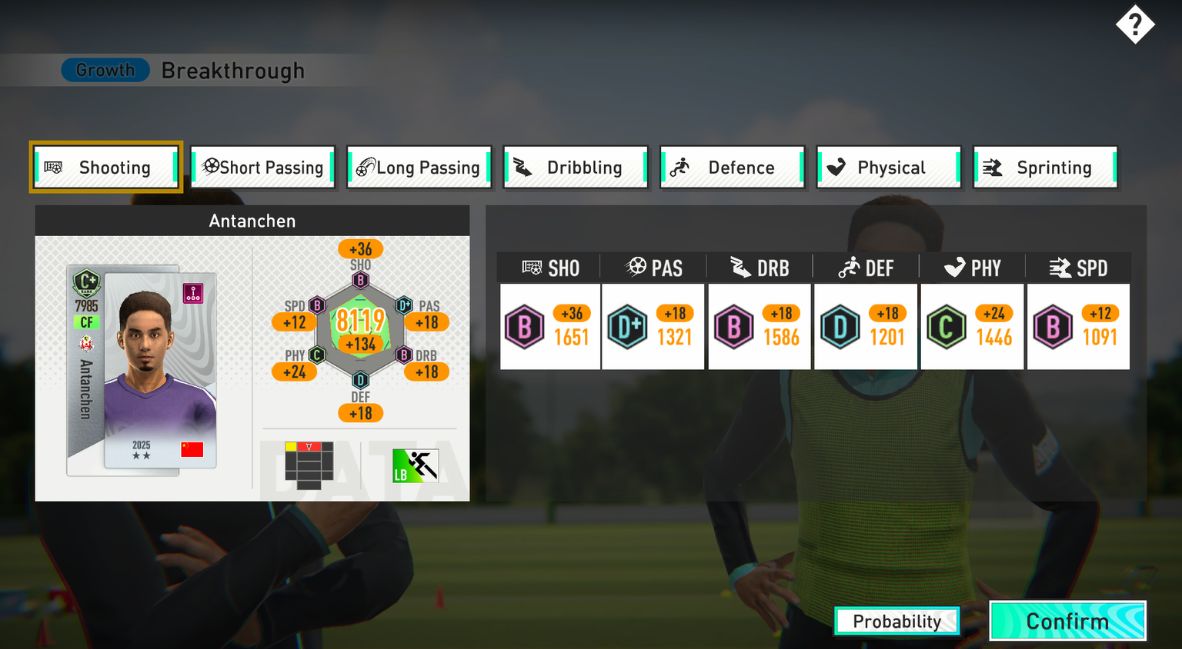1182x649 pixels.
Task: Select the Defence training category
Action: click(x=732, y=167)
